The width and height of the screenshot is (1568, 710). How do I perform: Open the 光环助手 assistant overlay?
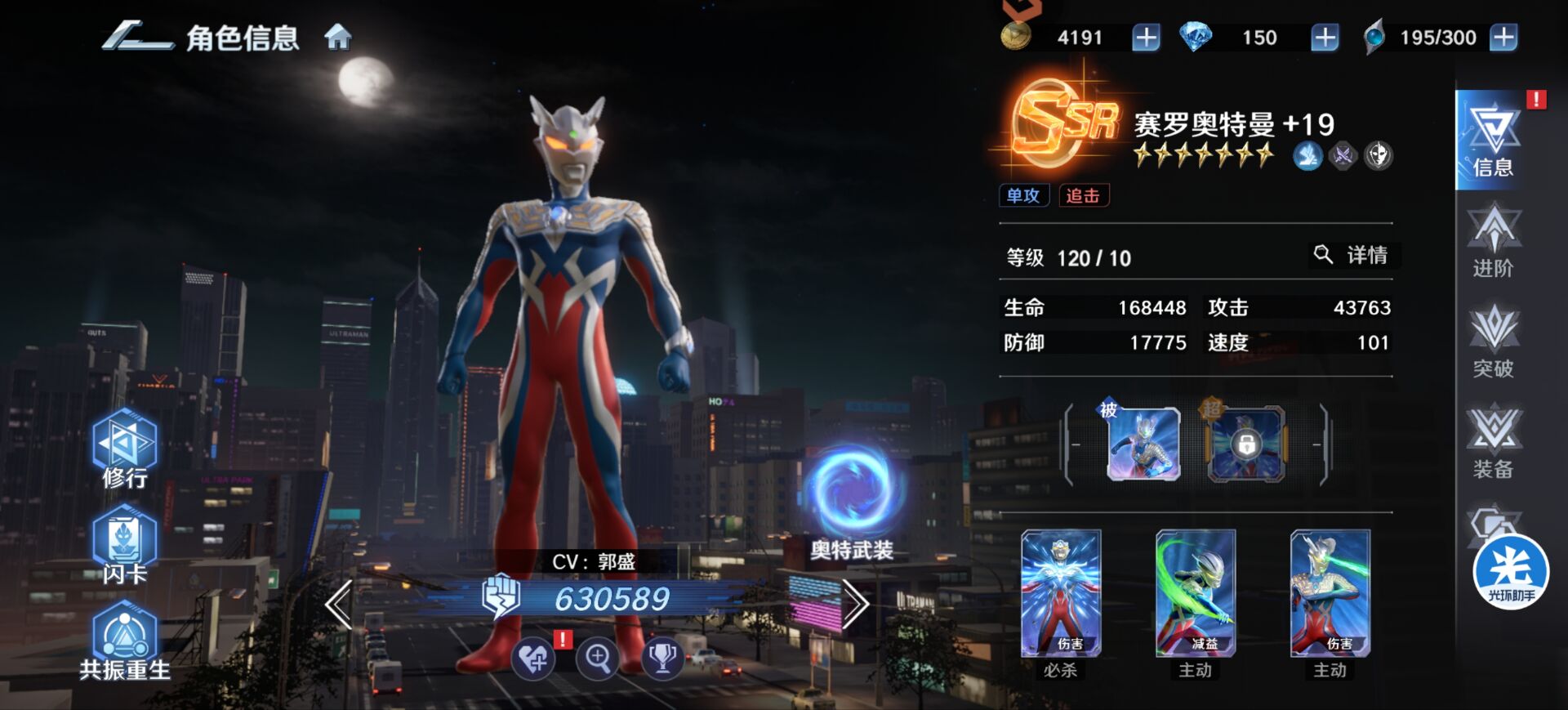coord(1510,572)
